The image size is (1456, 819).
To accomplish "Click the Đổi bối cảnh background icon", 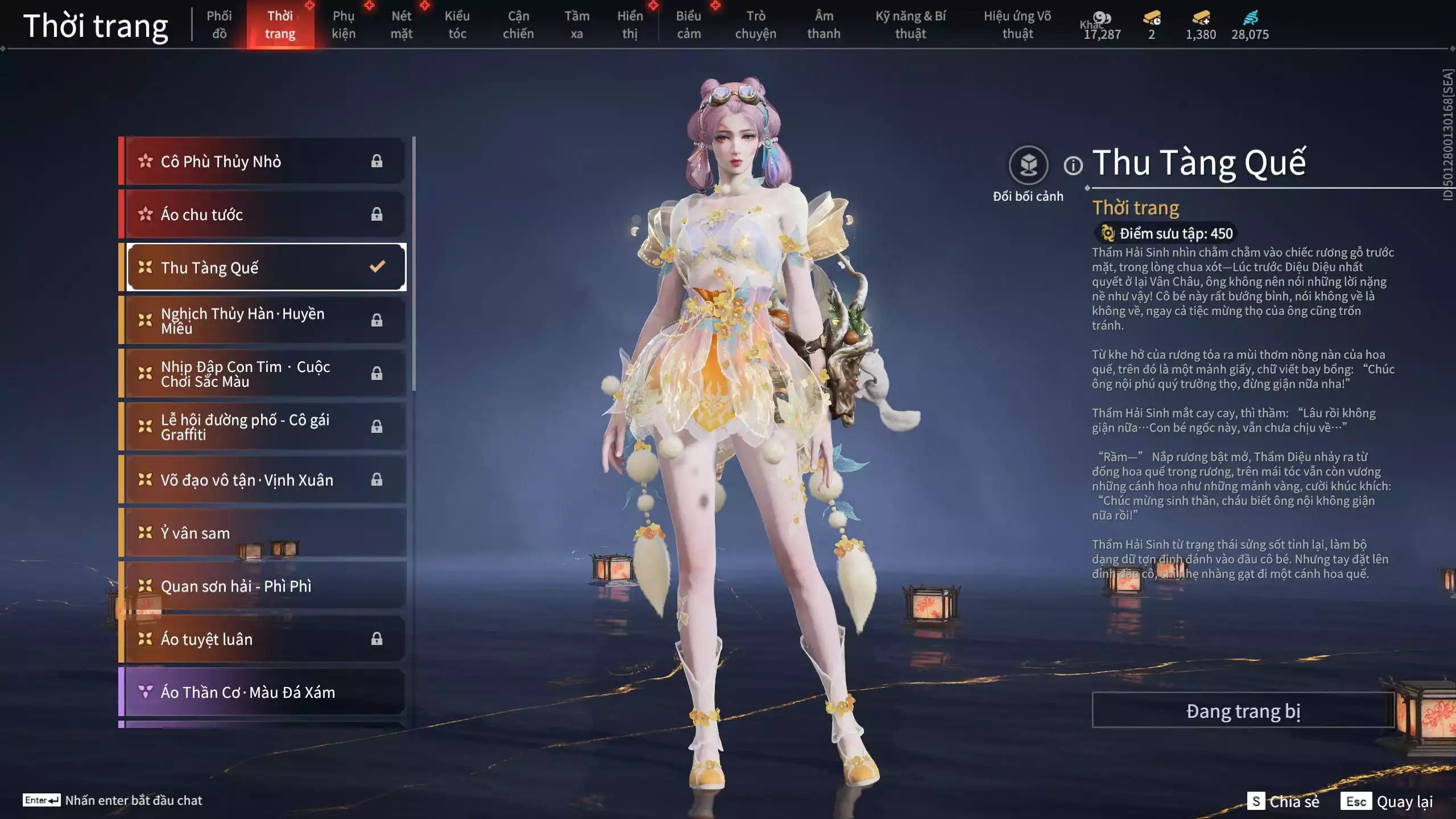I will (1028, 166).
